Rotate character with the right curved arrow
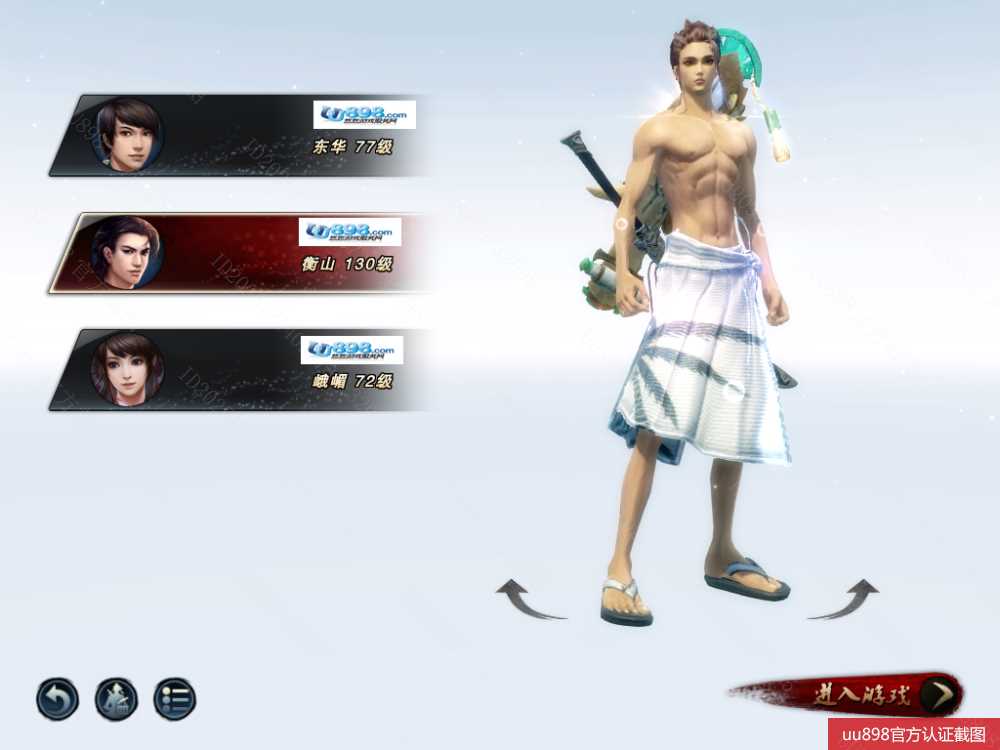The width and height of the screenshot is (1000, 750). tap(845, 600)
